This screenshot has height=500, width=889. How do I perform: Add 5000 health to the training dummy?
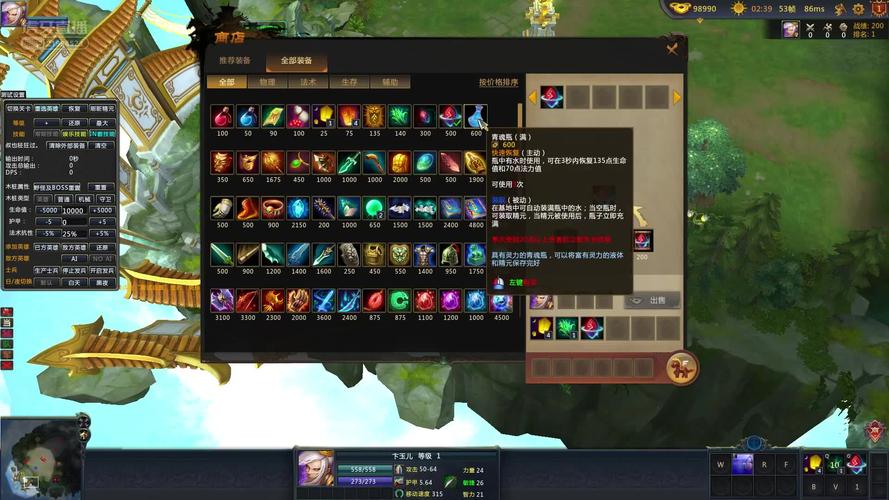(103, 210)
